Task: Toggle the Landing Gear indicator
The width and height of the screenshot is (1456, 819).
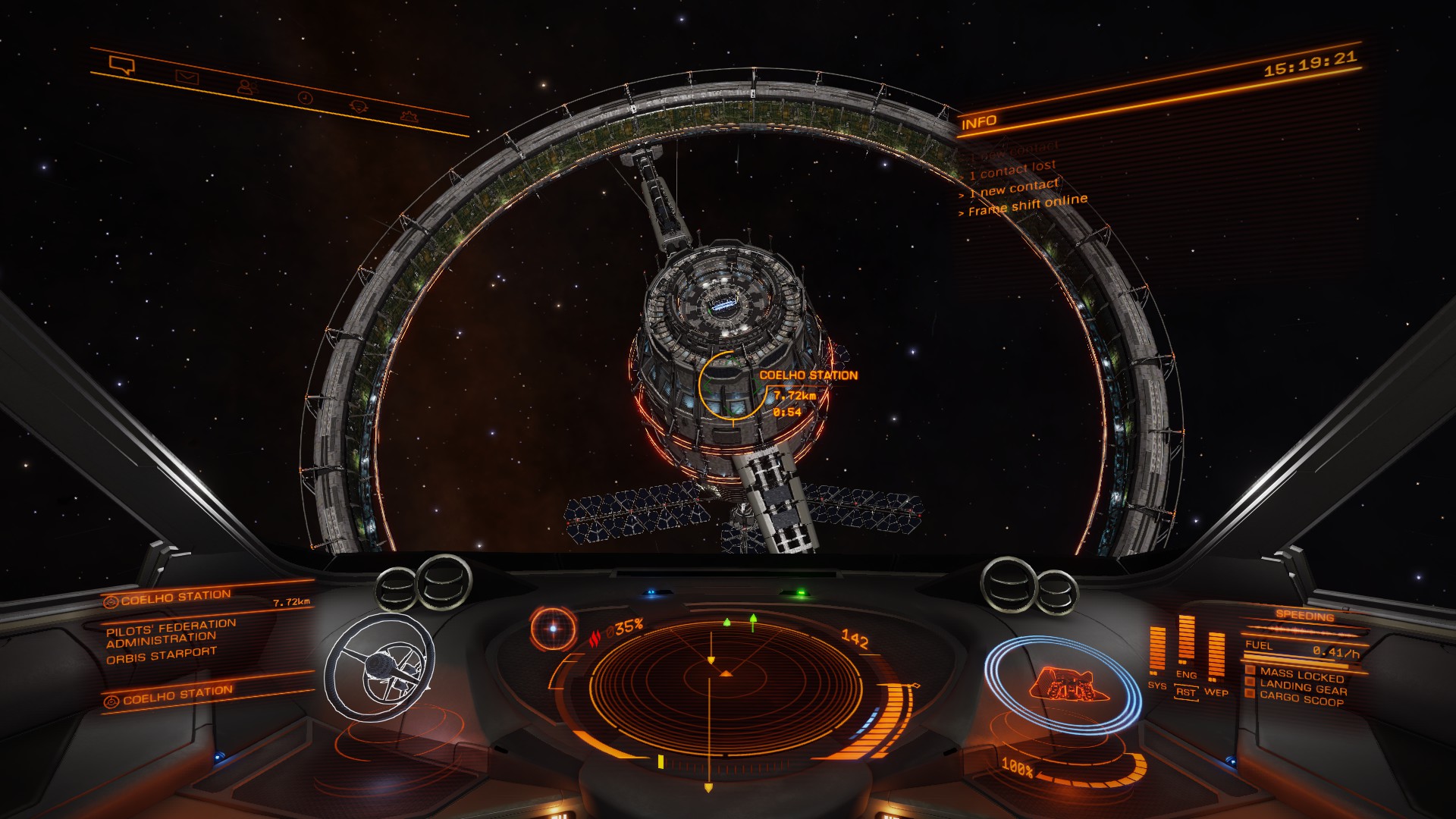Action: coord(1303,688)
